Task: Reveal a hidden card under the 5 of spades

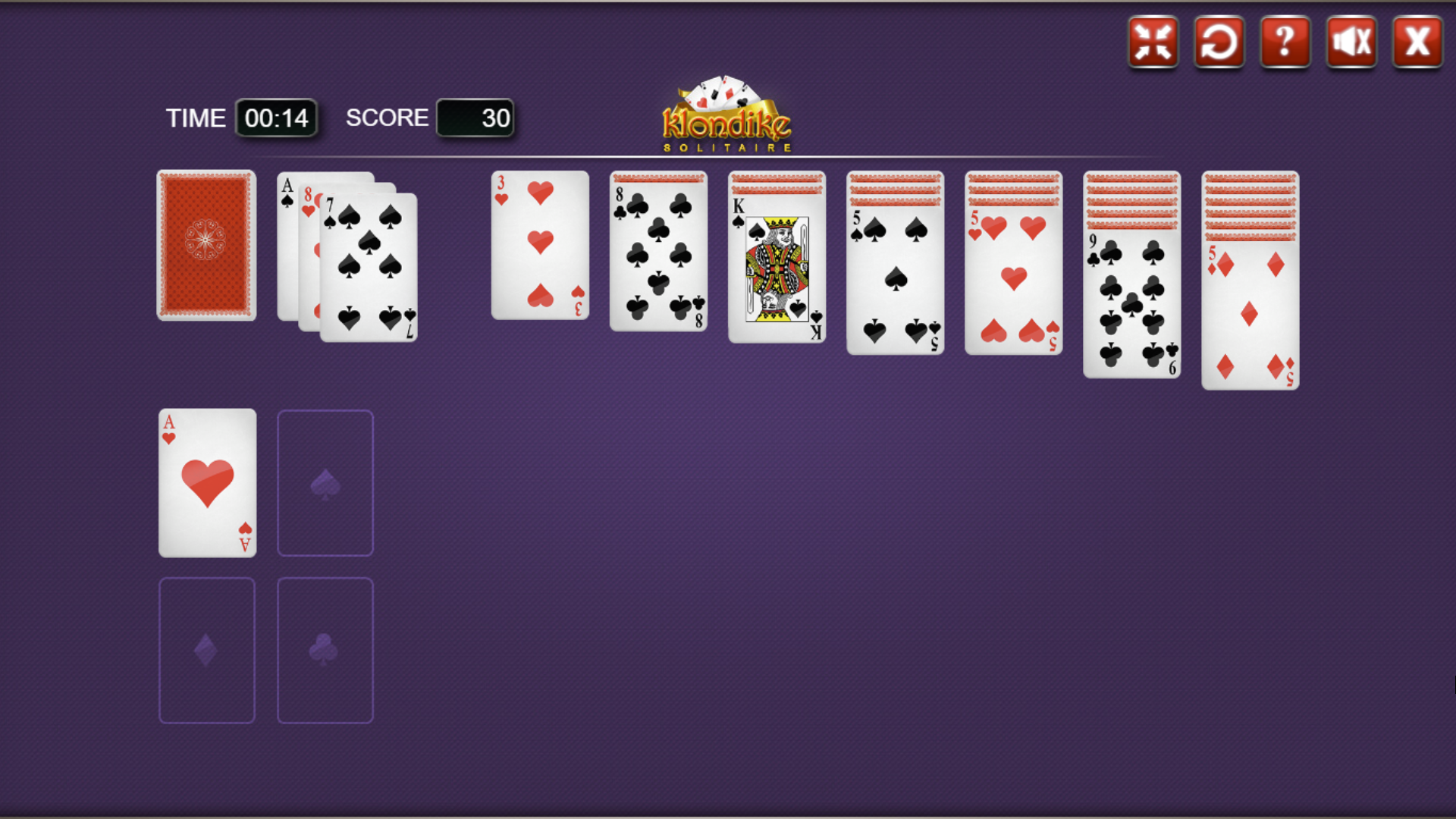Action: click(x=895, y=190)
